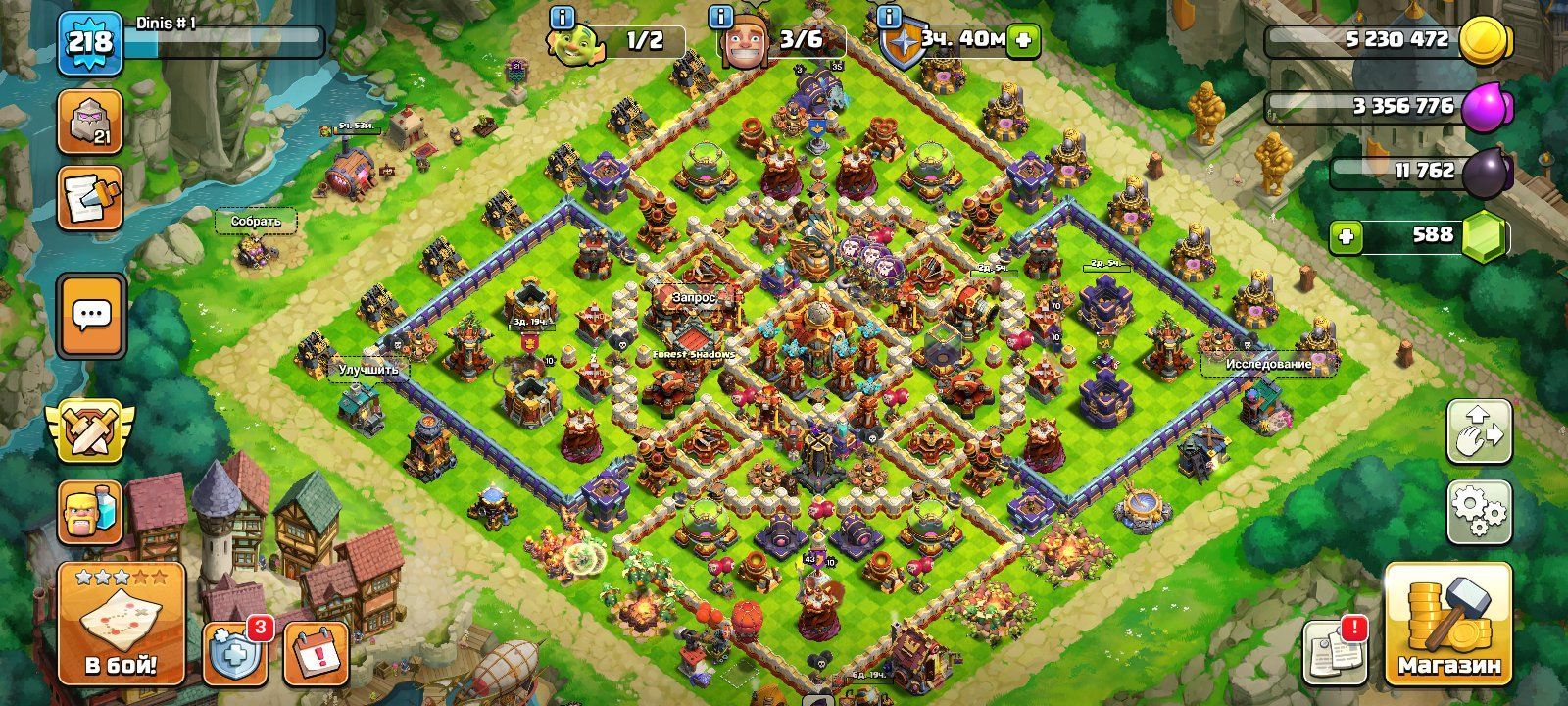Open the settings gears menu
Viewport: 1568px width, 706px height.
click(x=1479, y=510)
